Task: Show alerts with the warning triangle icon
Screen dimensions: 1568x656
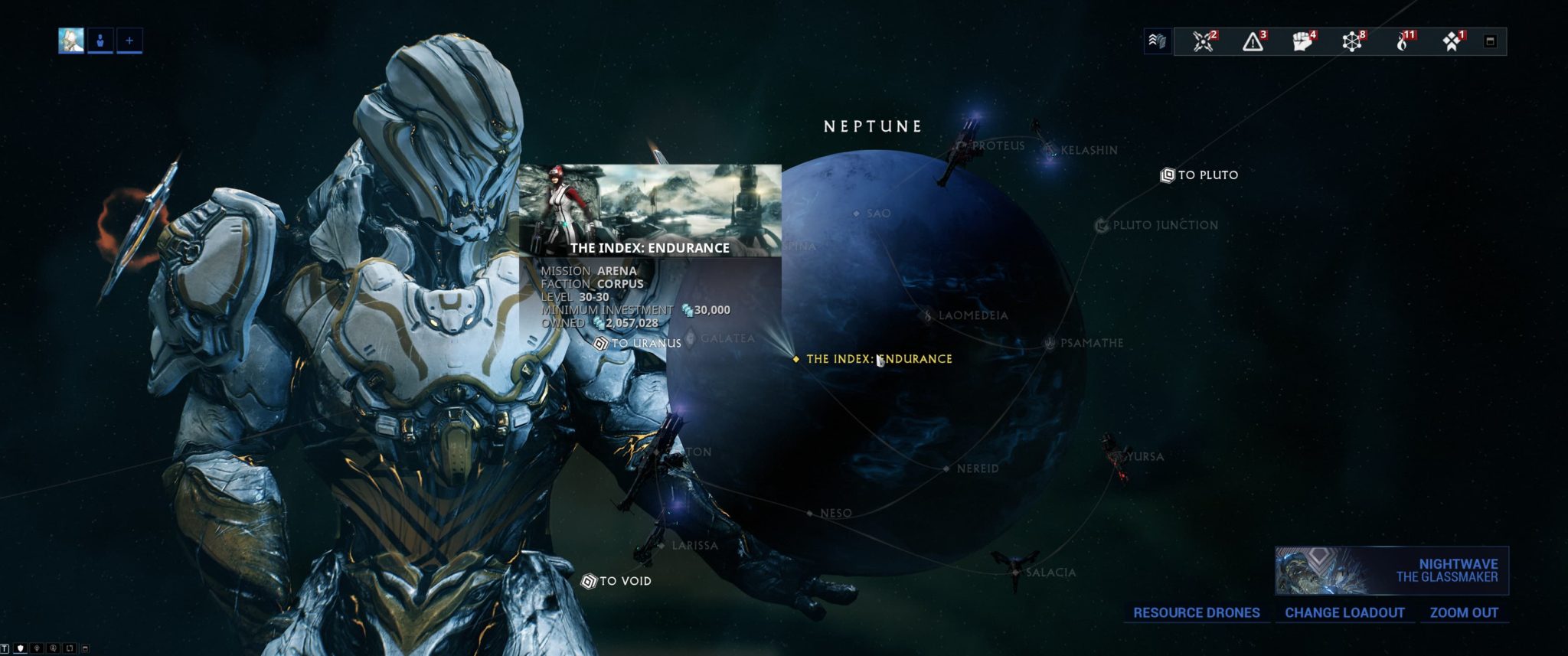Action: (1253, 41)
